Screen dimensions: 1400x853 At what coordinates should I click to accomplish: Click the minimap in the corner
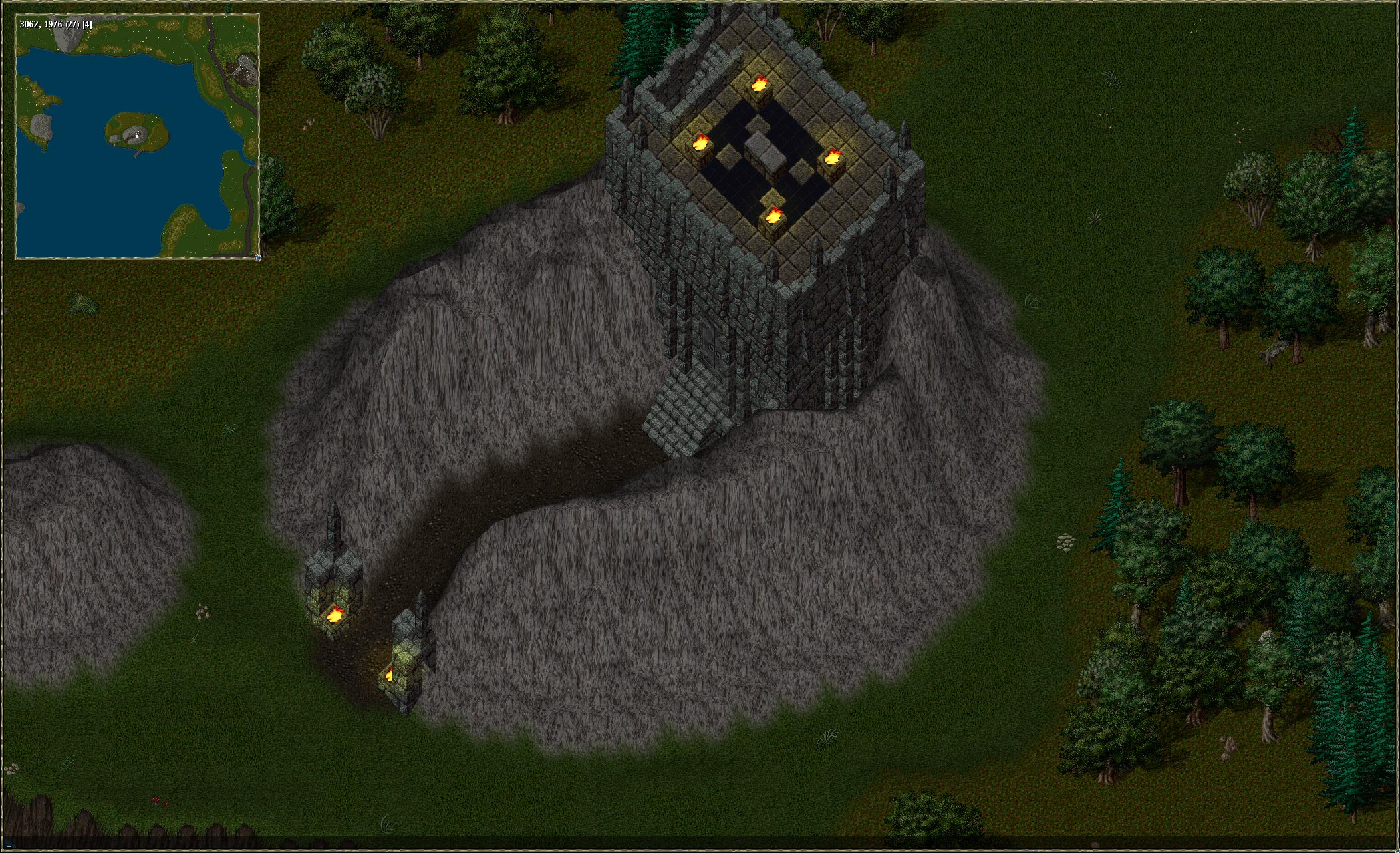pos(137,136)
